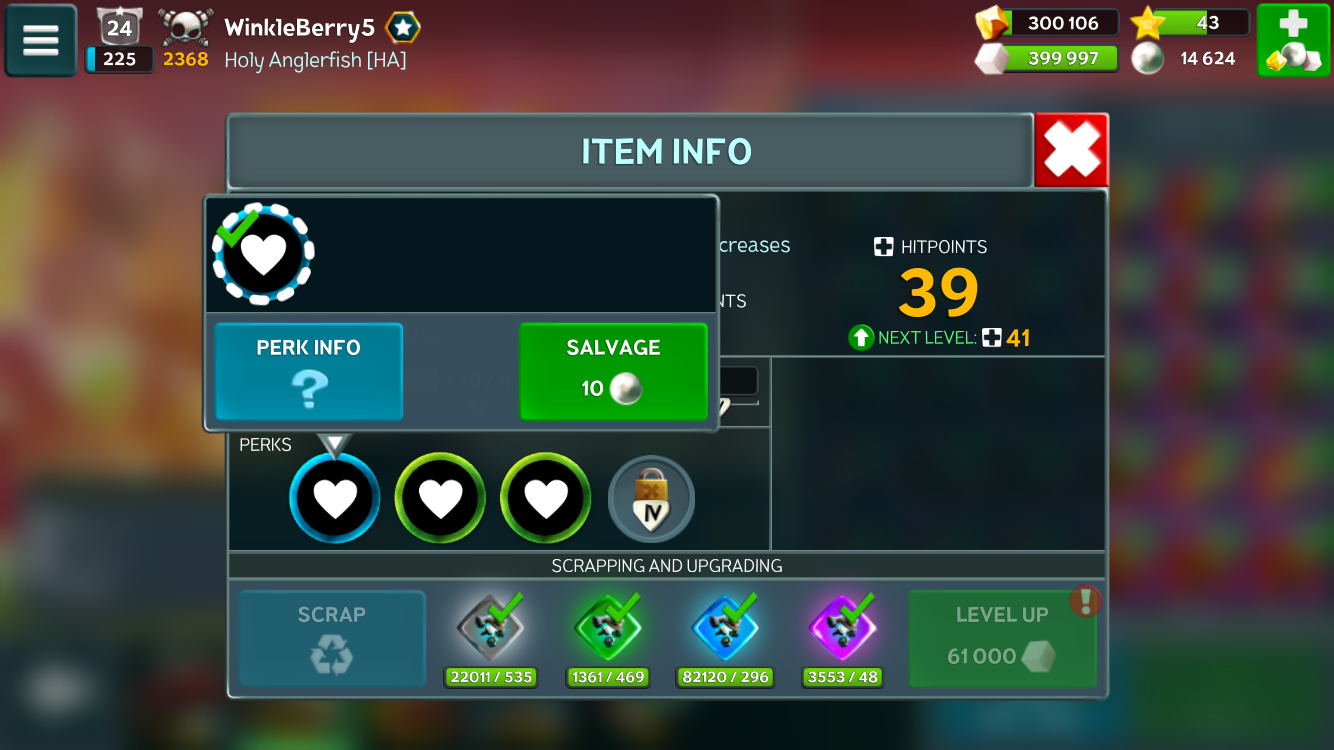Tap the gold star counter
Image resolution: width=1334 pixels, height=750 pixels.
point(1190,23)
